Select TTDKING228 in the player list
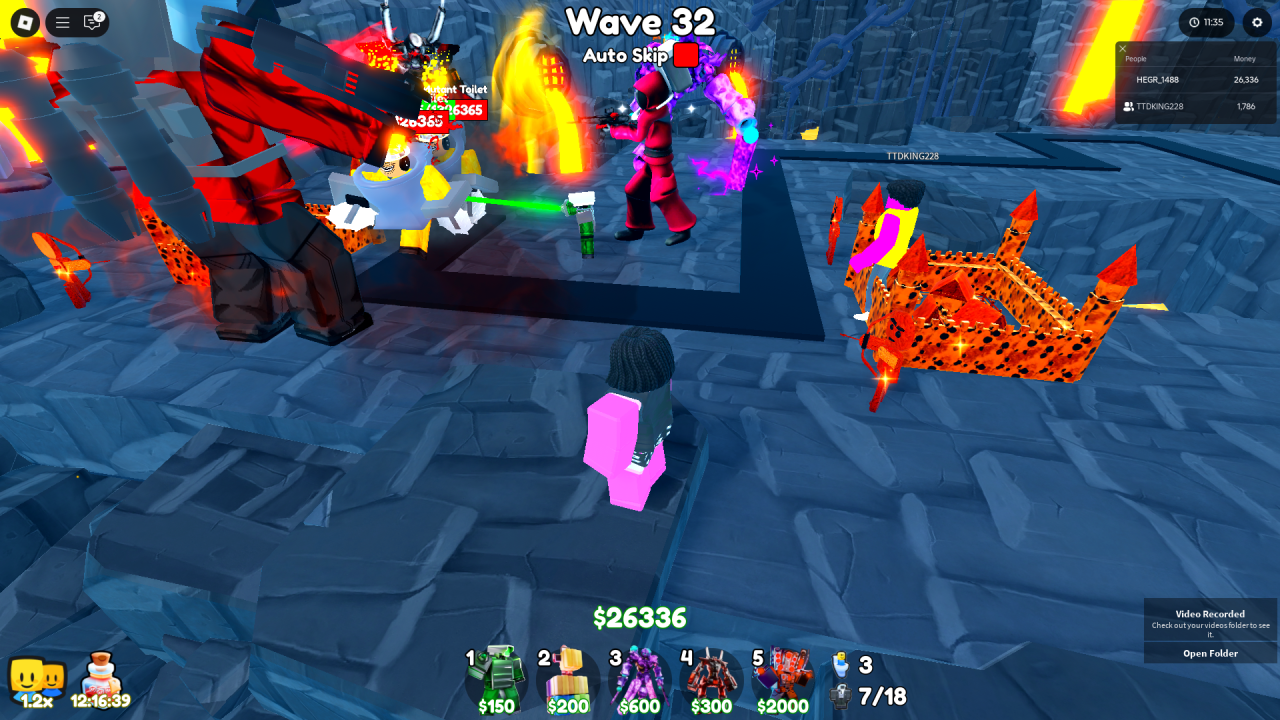This screenshot has height=720, width=1280. (1159, 106)
